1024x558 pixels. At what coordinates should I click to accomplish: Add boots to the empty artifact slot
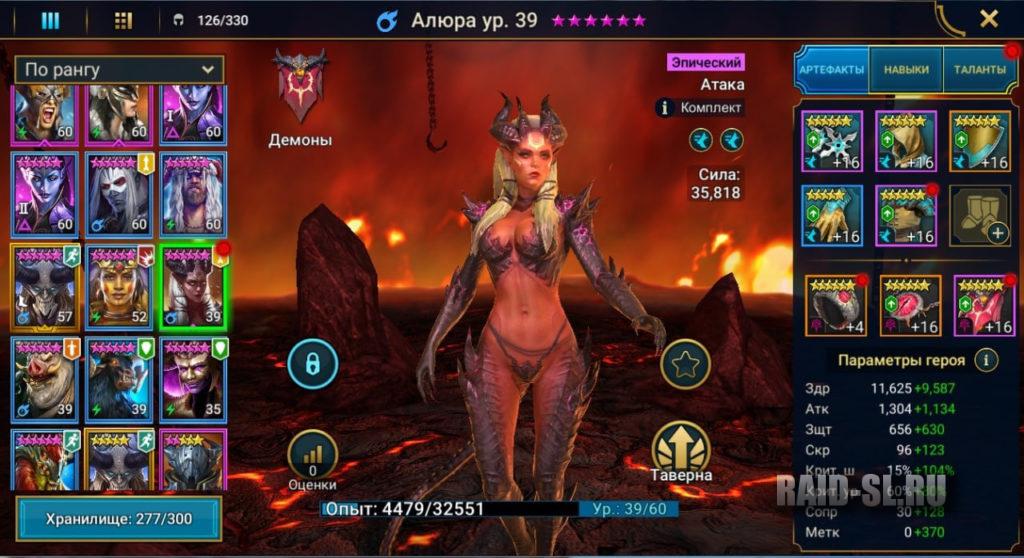click(x=979, y=215)
